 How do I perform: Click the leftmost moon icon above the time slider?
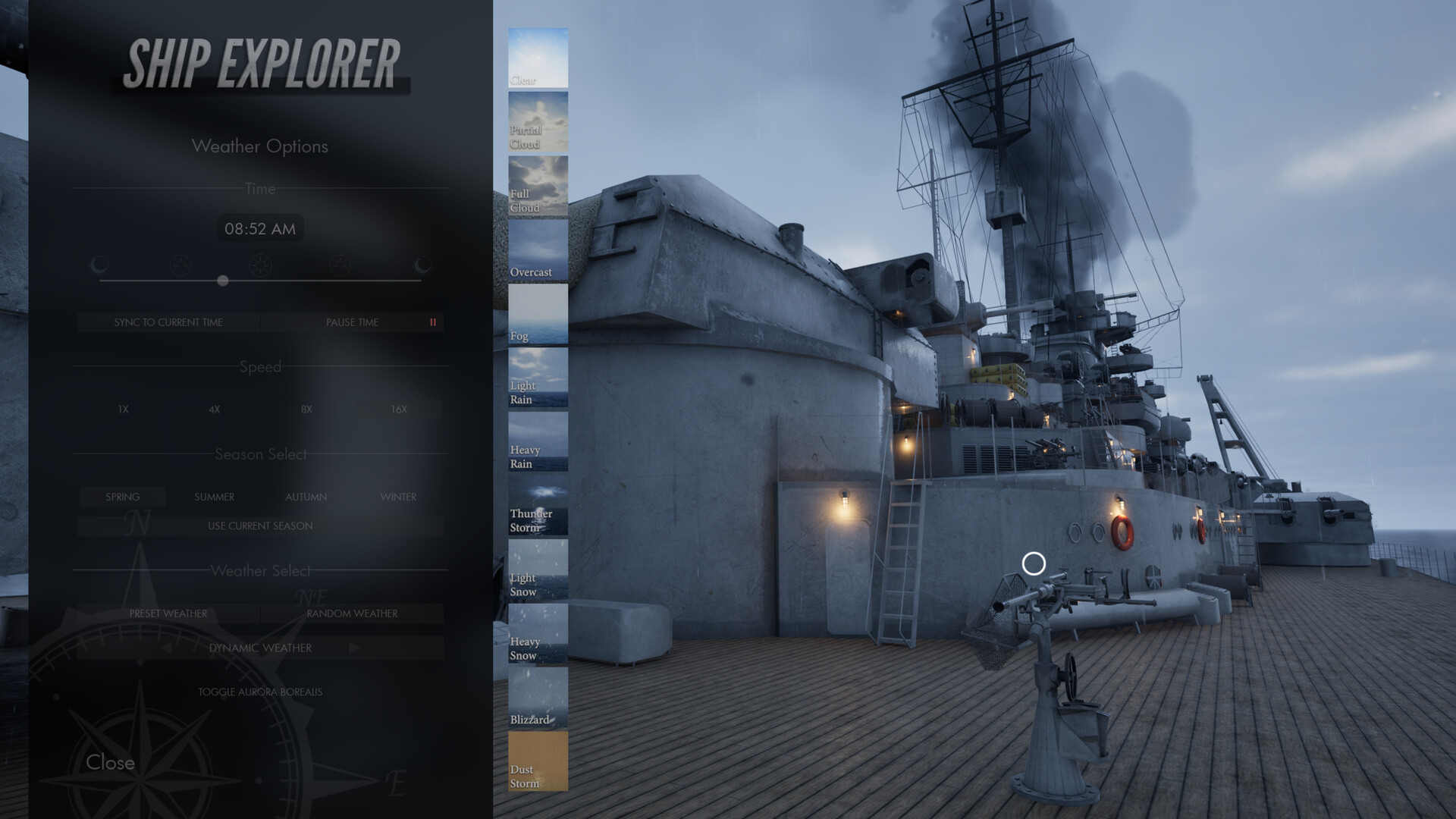click(97, 264)
